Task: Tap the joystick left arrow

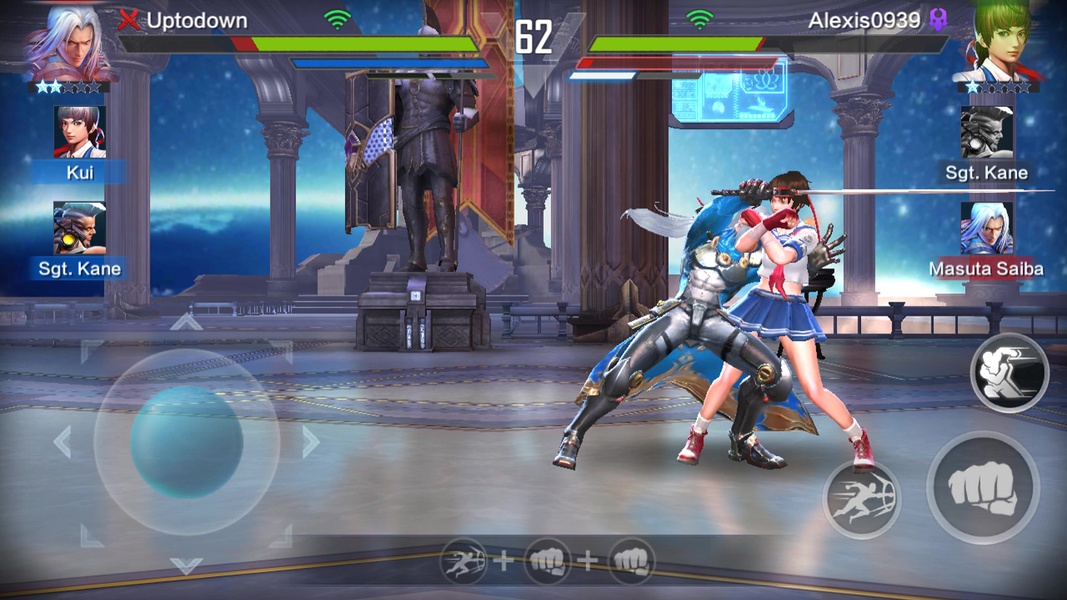Action: tap(62, 441)
